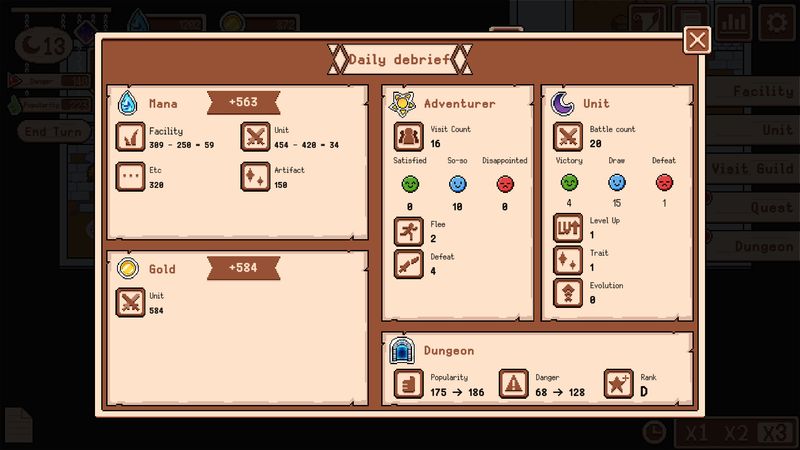Click the clock icon beside speed controls
This screenshot has height=450, width=800.
click(654, 432)
